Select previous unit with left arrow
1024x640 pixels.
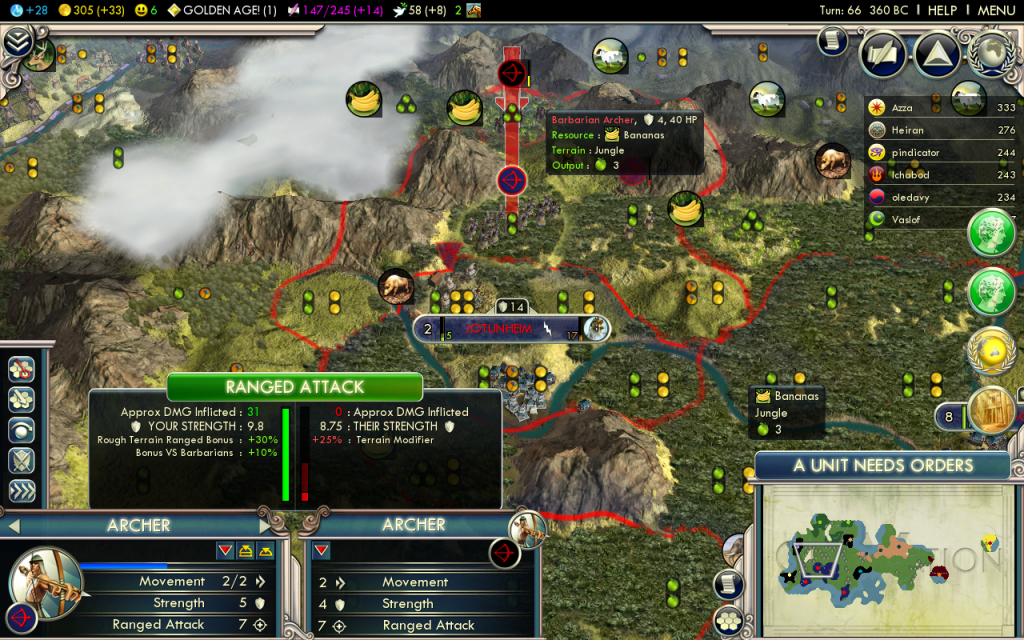click(x=14, y=526)
